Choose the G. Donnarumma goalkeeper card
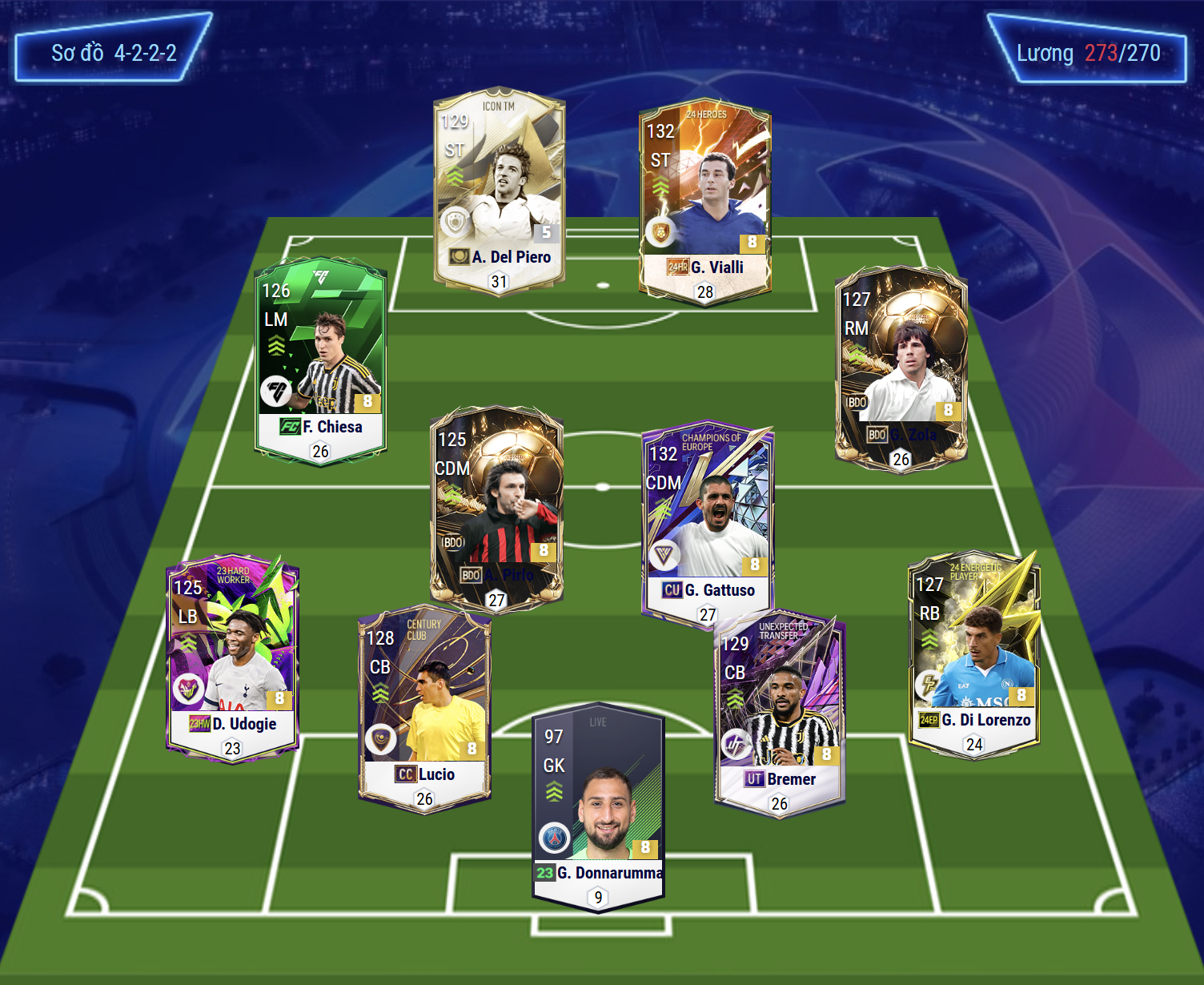 (598, 809)
